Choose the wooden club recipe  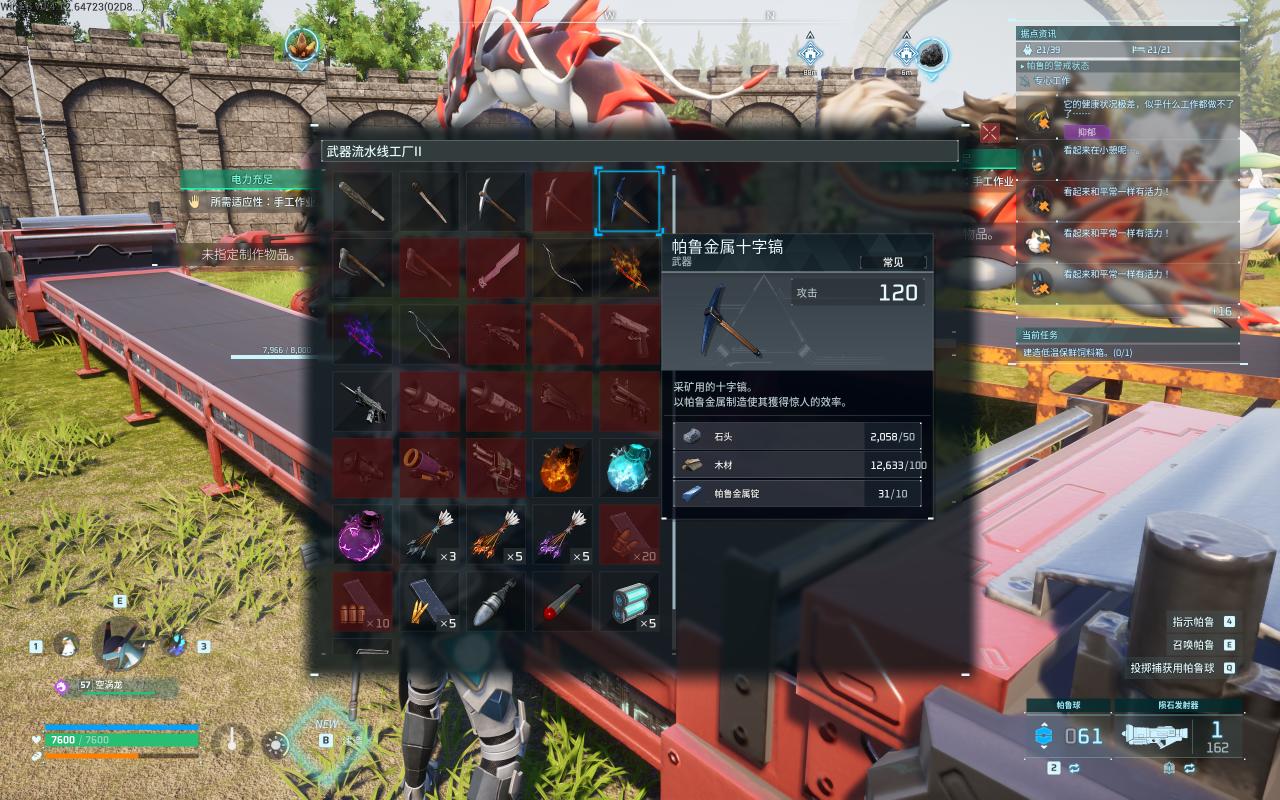coord(363,201)
